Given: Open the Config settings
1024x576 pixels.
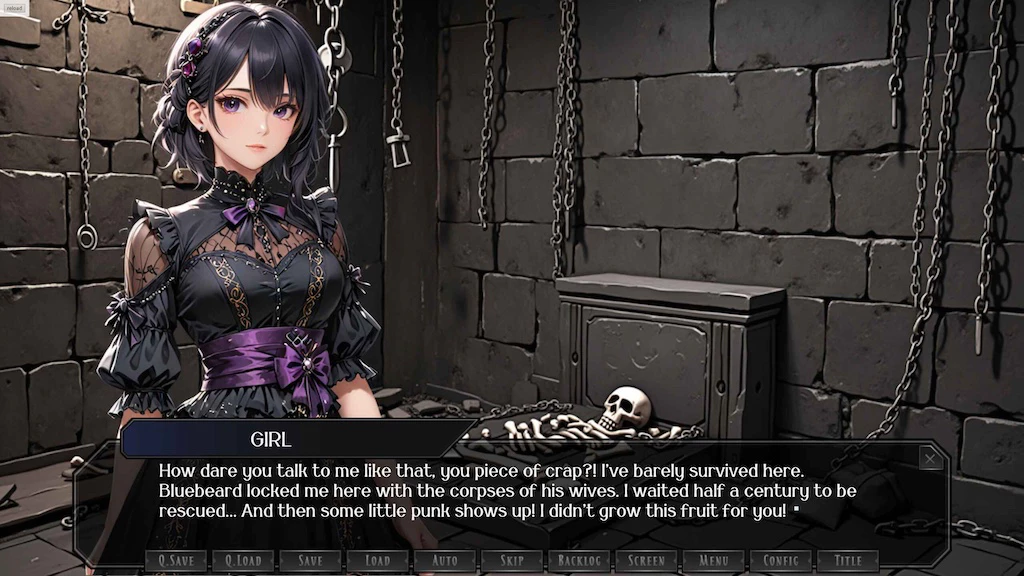Looking at the screenshot, I should click(781, 560).
